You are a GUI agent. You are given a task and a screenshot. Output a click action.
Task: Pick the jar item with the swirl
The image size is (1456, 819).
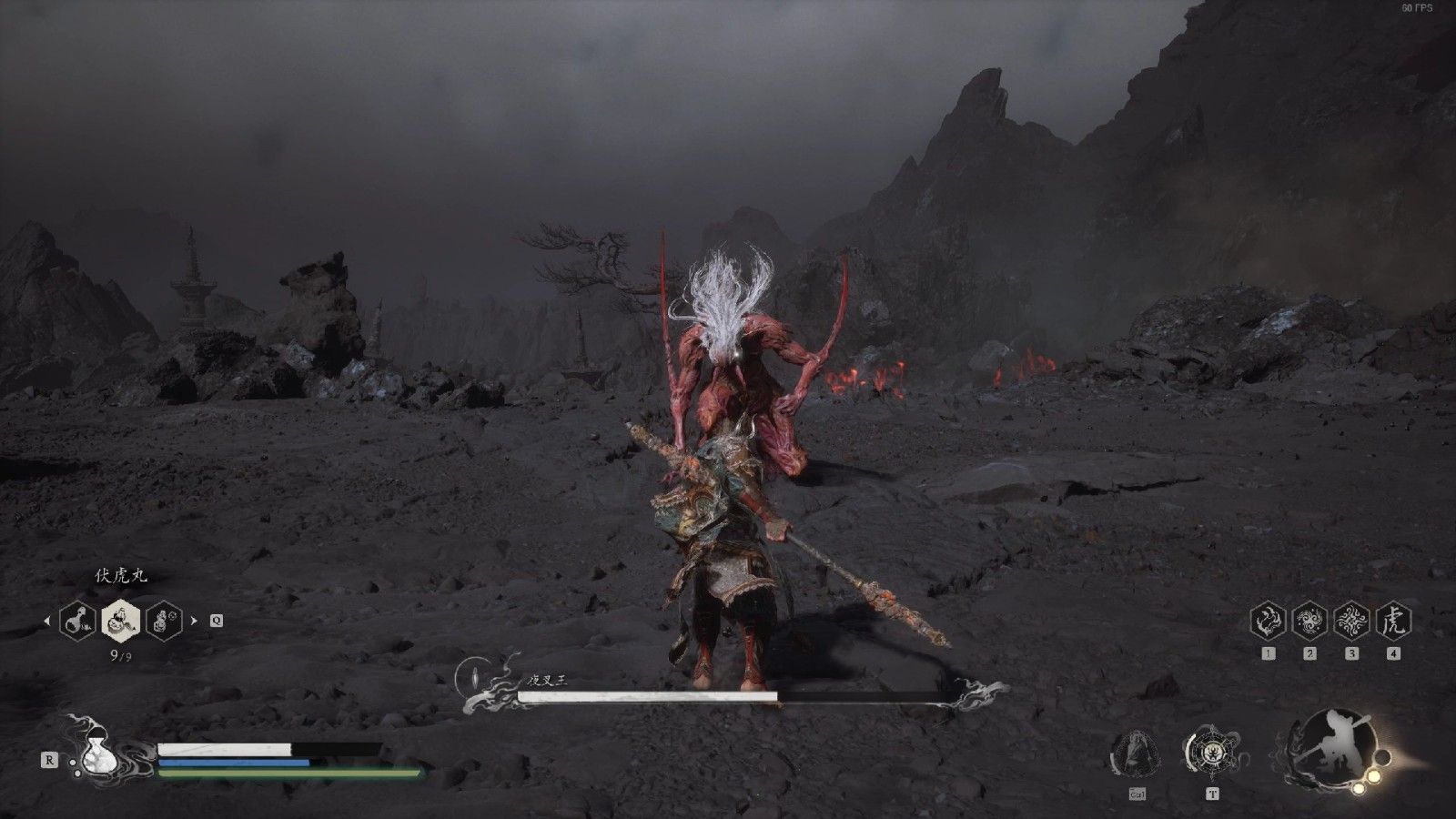click(163, 621)
